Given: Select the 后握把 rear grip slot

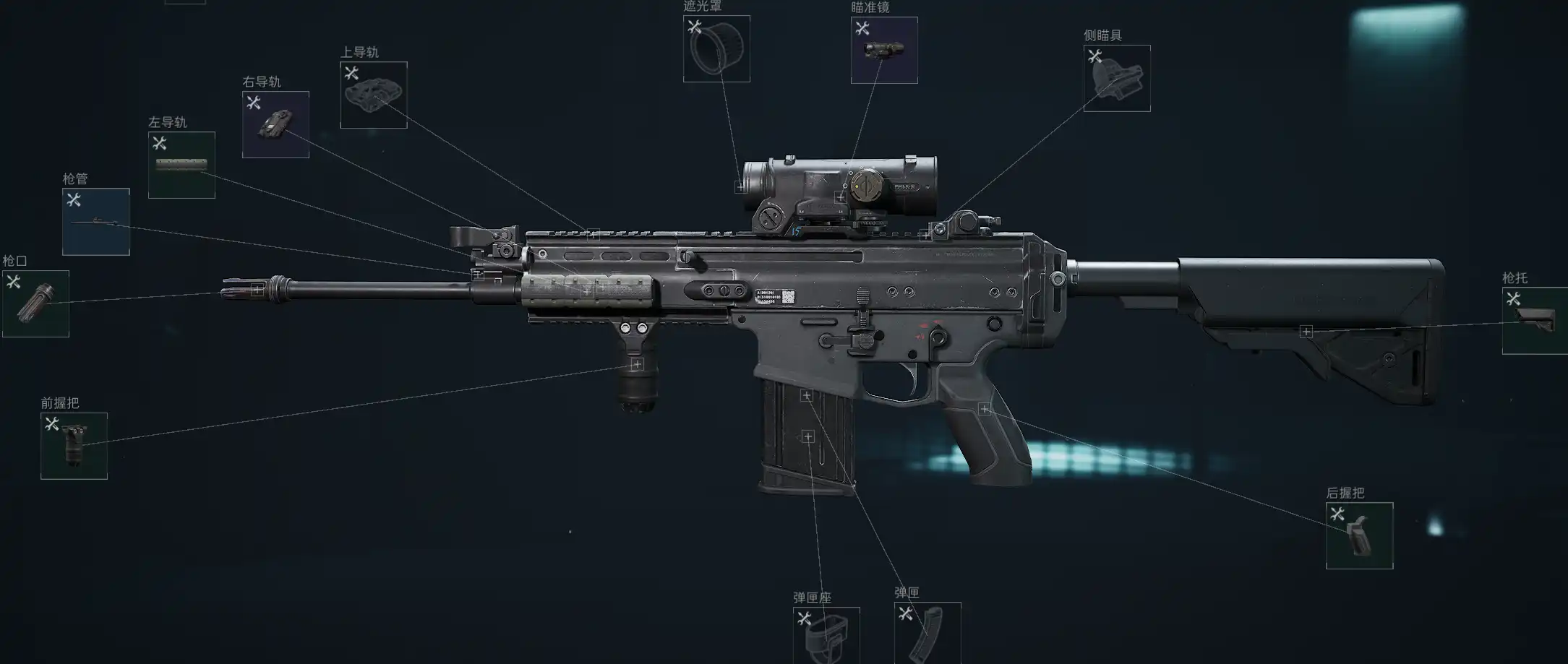Looking at the screenshot, I should click(x=1359, y=535).
